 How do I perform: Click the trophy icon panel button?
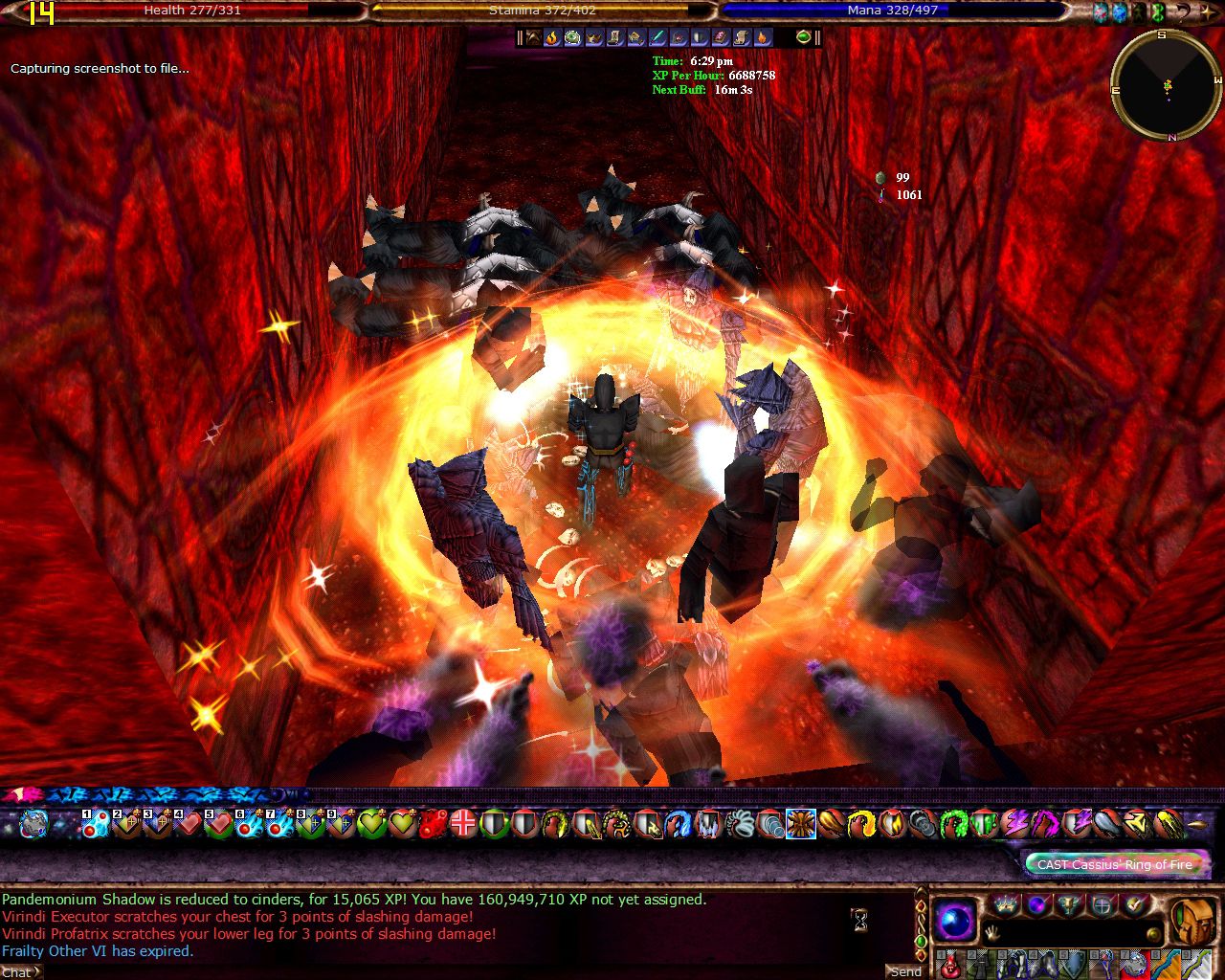pos(1070,904)
